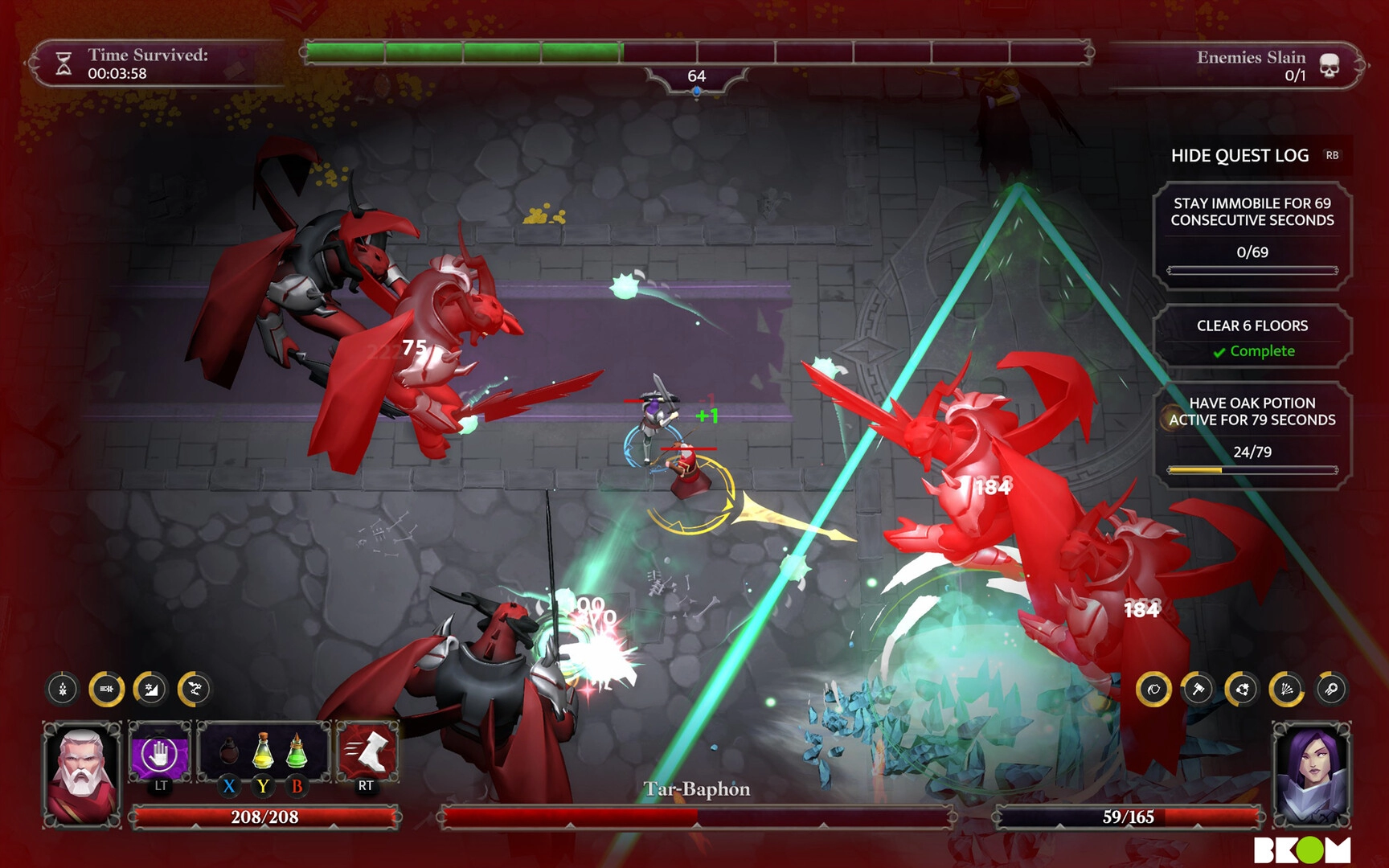Select the comet skill icon
Screen dimensions: 1389x868
[1330, 689]
